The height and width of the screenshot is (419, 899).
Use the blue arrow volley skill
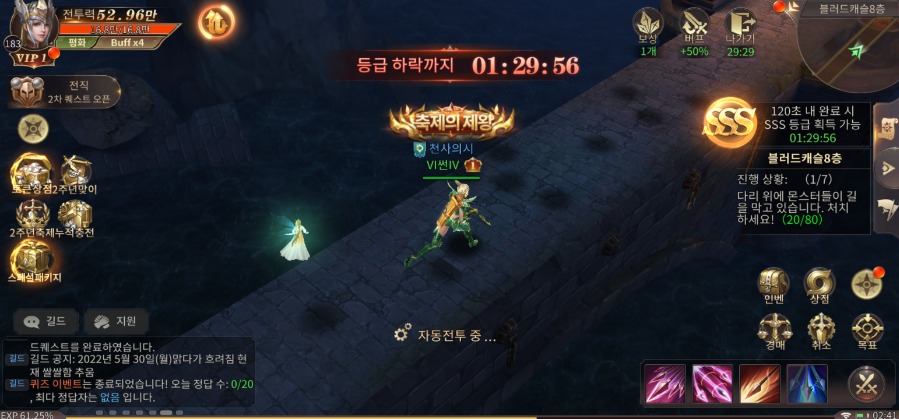pos(806,383)
